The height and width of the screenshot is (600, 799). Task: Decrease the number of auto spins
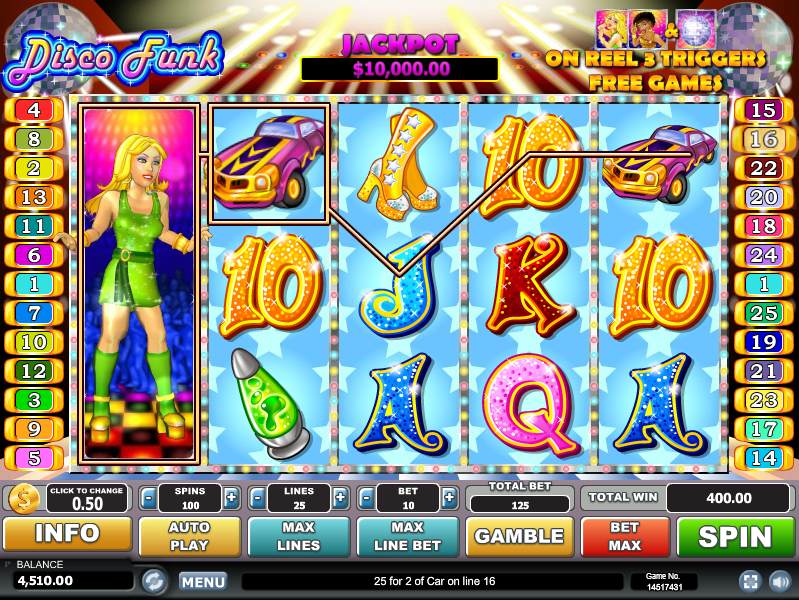point(148,497)
